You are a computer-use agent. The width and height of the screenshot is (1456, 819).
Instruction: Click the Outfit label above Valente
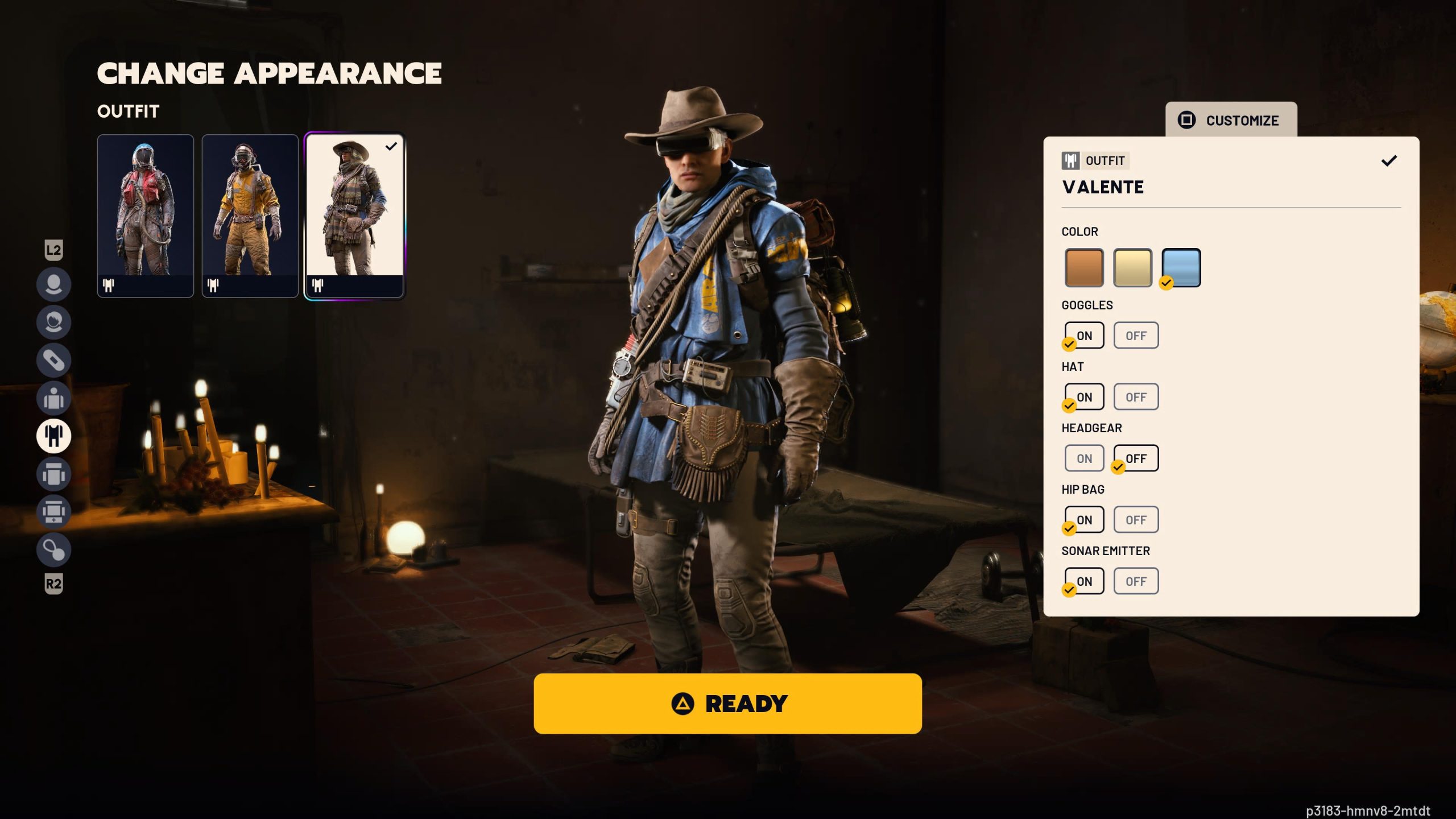(1094, 160)
